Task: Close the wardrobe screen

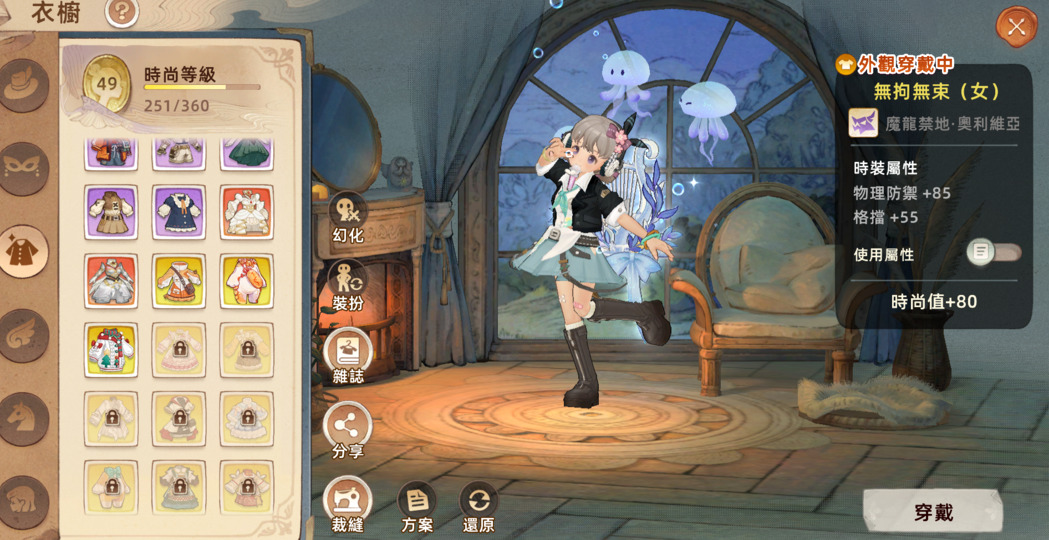Action: tap(1016, 27)
